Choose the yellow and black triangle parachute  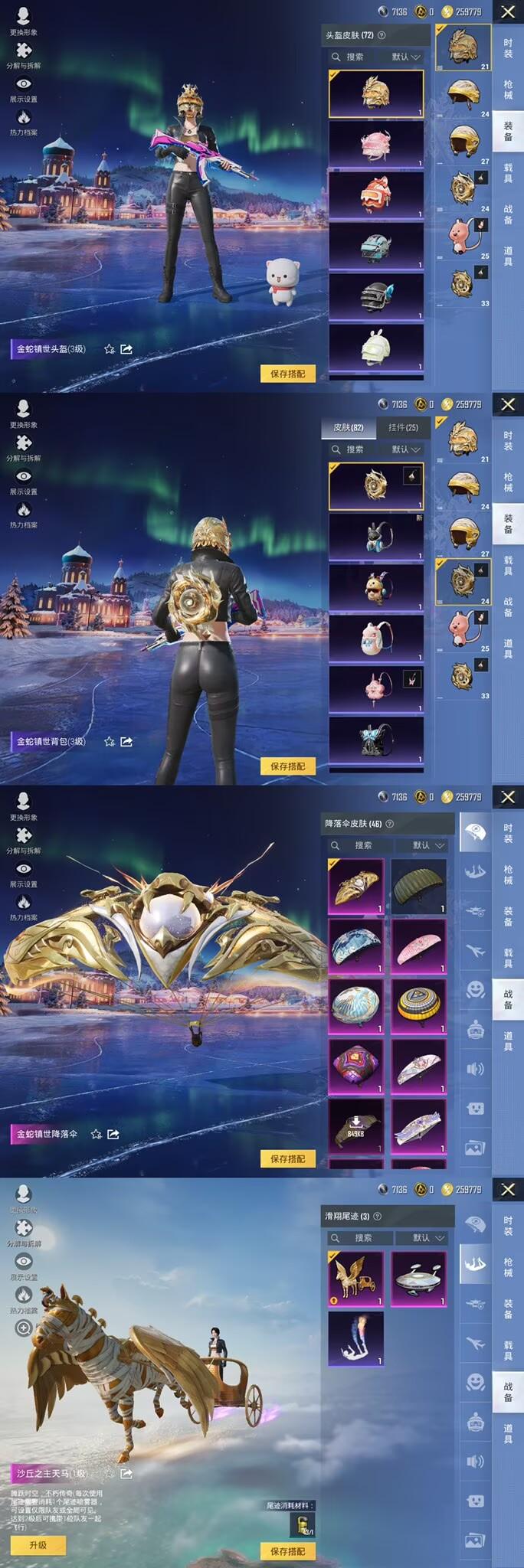(418, 1006)
